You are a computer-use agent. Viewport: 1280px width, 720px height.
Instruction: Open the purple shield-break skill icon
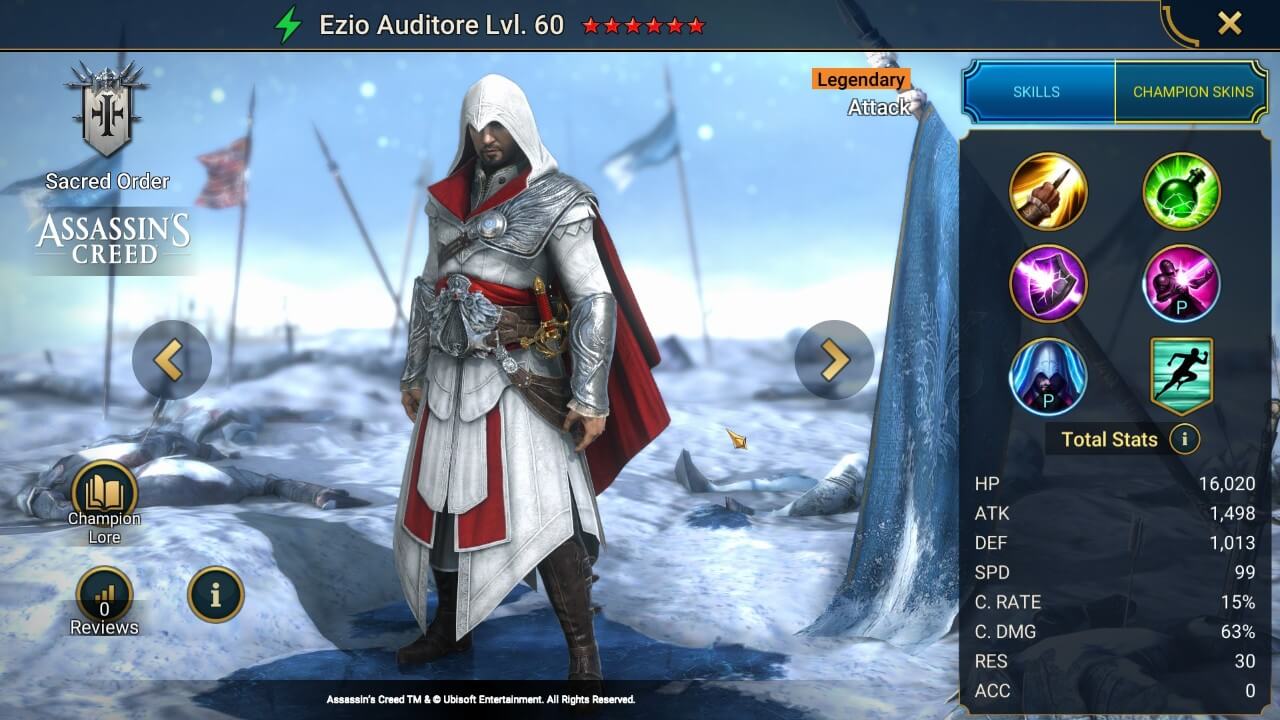coord(1049,284)
